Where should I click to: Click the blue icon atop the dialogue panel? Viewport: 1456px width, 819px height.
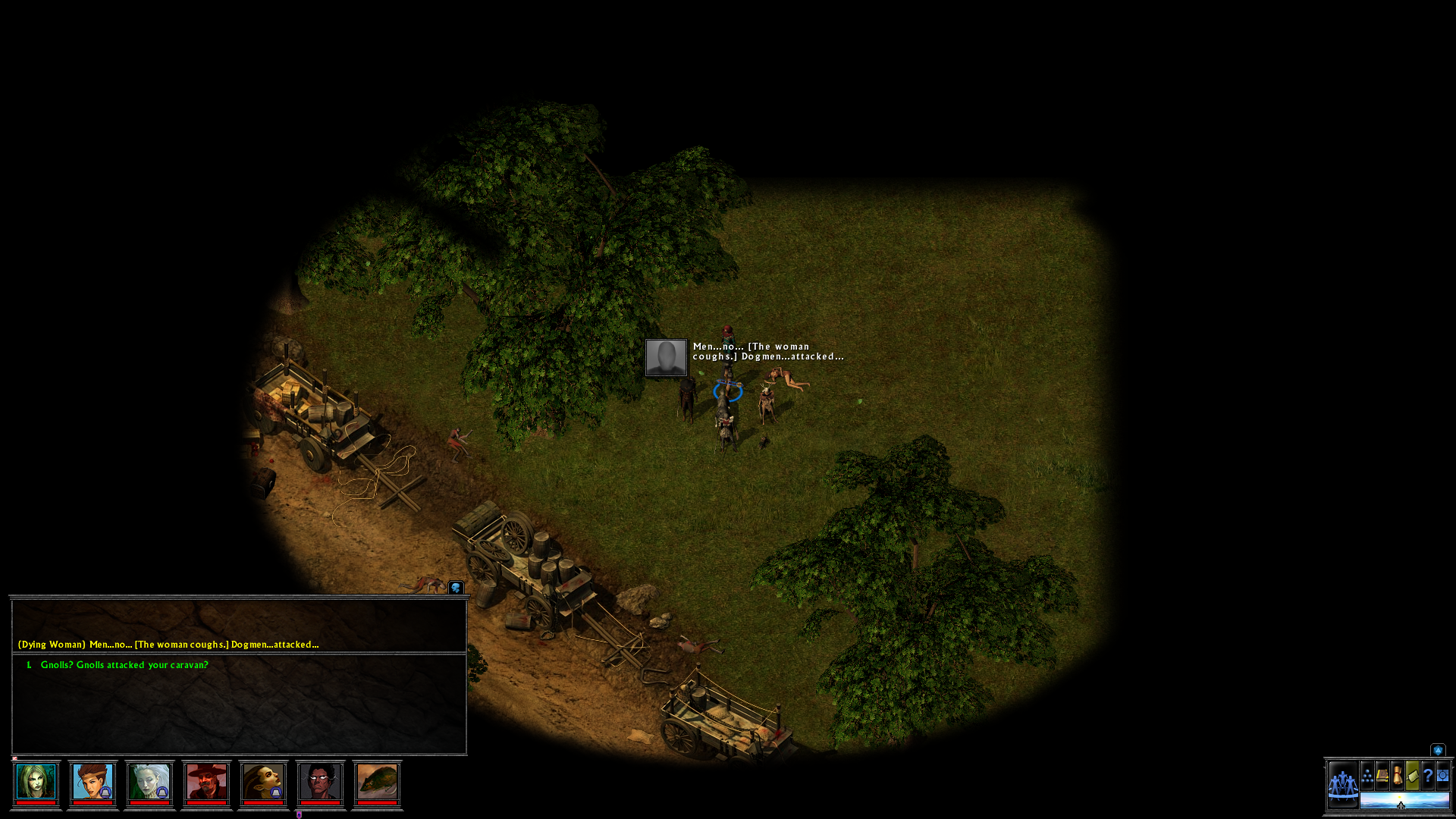click(456, 588)
